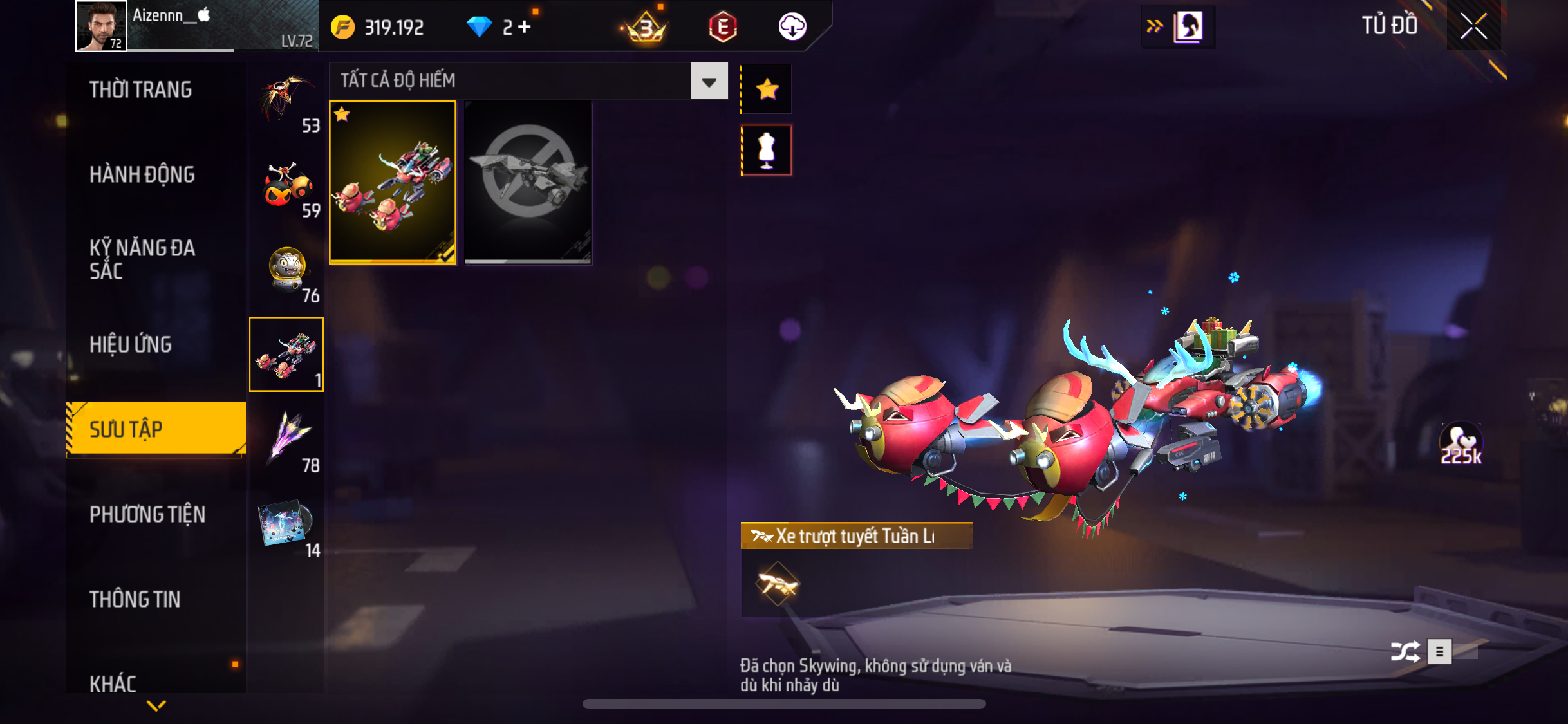Click the shuffle random button
Image resolution: width=1568 pixels, height=724 pixels.
pyautogui.click(x=1405, y=652)
